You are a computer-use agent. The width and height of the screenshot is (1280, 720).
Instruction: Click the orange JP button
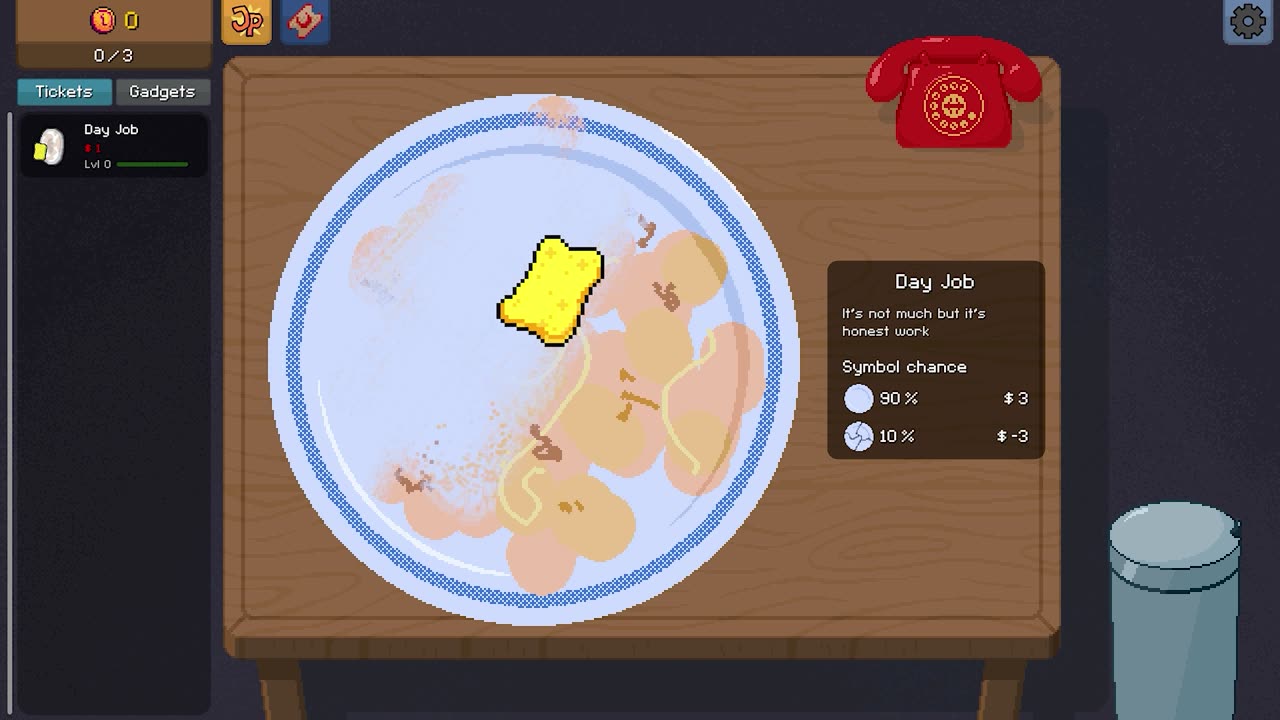click(246, 22)
